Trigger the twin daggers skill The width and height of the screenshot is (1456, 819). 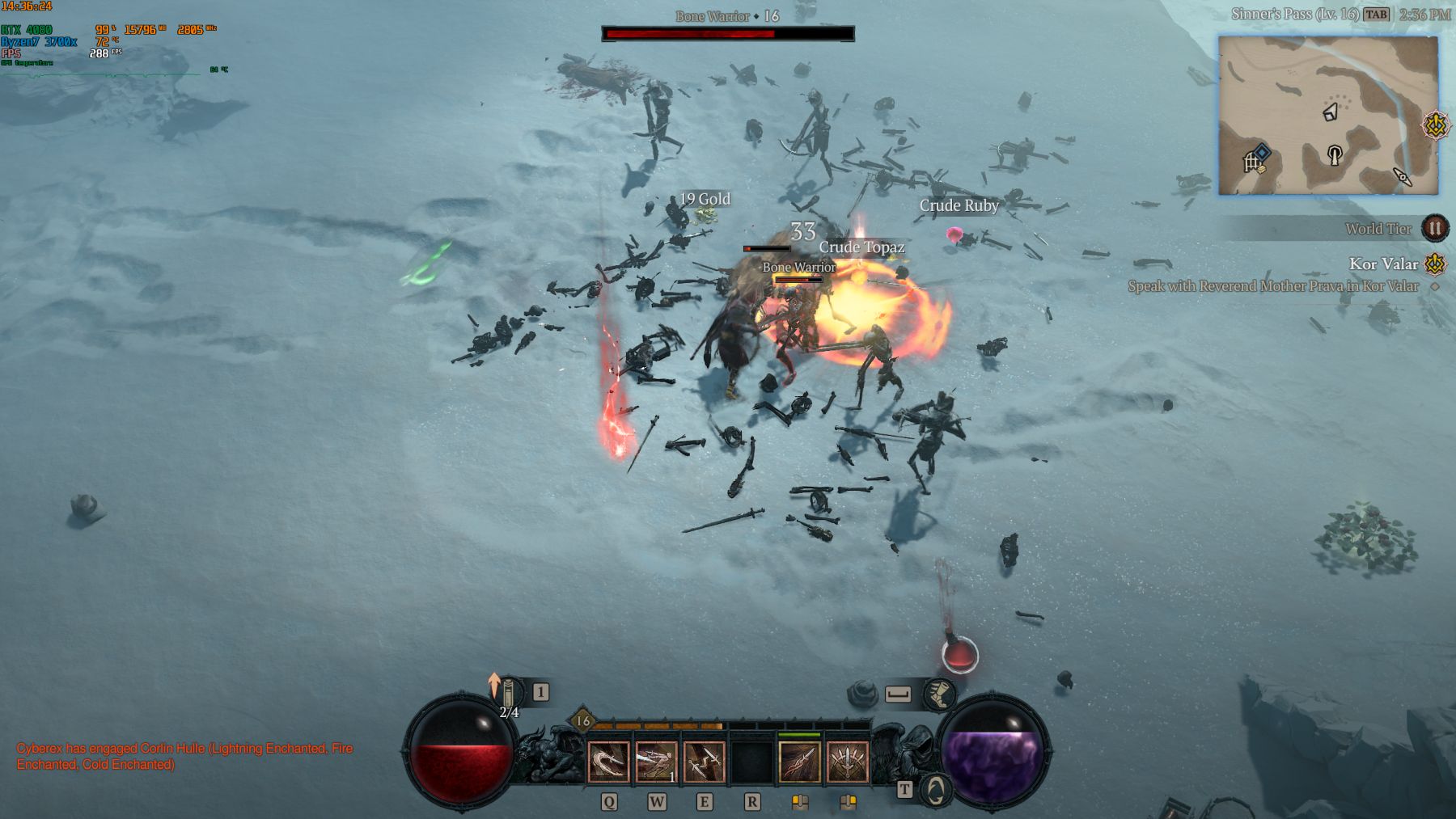(704, 762)
